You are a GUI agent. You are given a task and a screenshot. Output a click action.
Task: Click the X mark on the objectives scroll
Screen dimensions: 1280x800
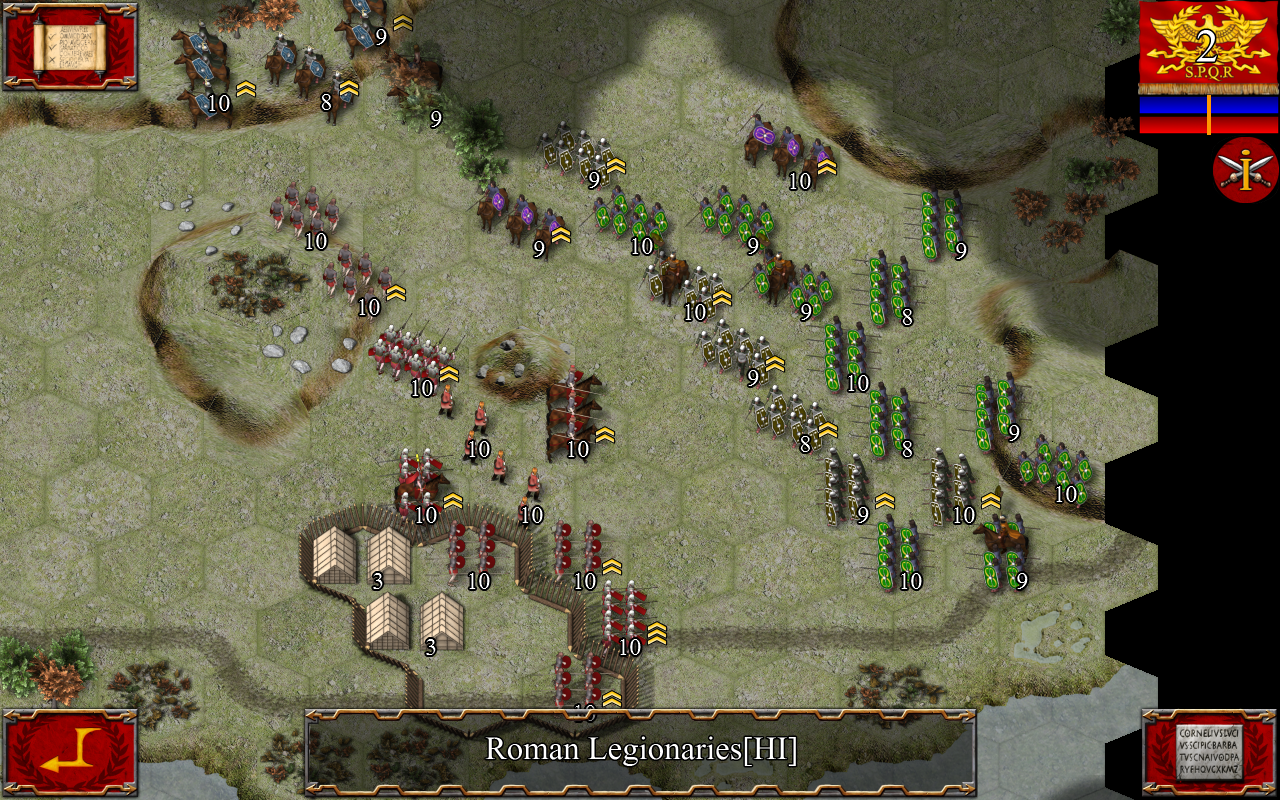click(x=53, y=59)
